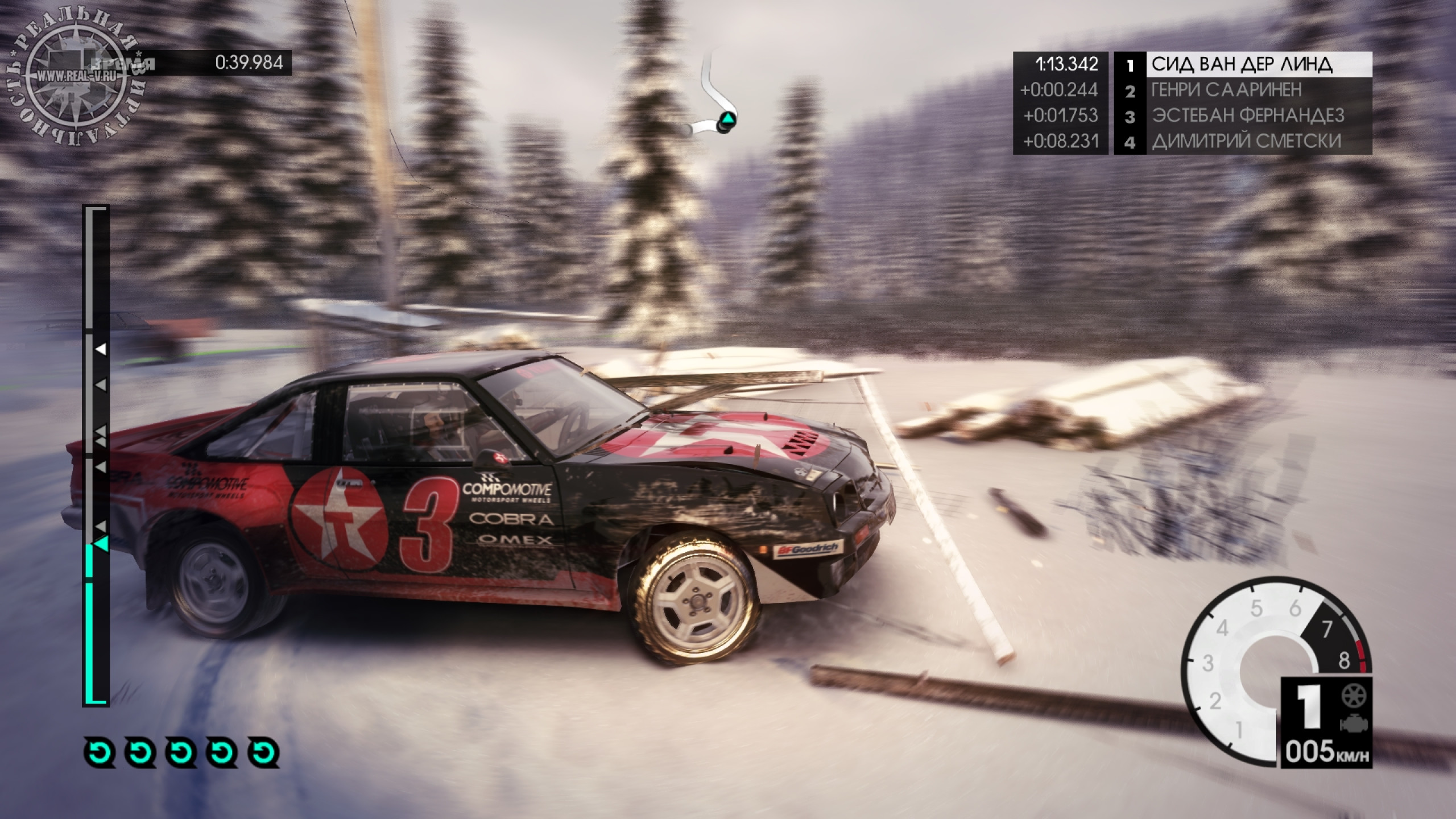Pick Димитрий Сметски from the leaderboard
The image size is (1456, 819).
pos(1242,142)
